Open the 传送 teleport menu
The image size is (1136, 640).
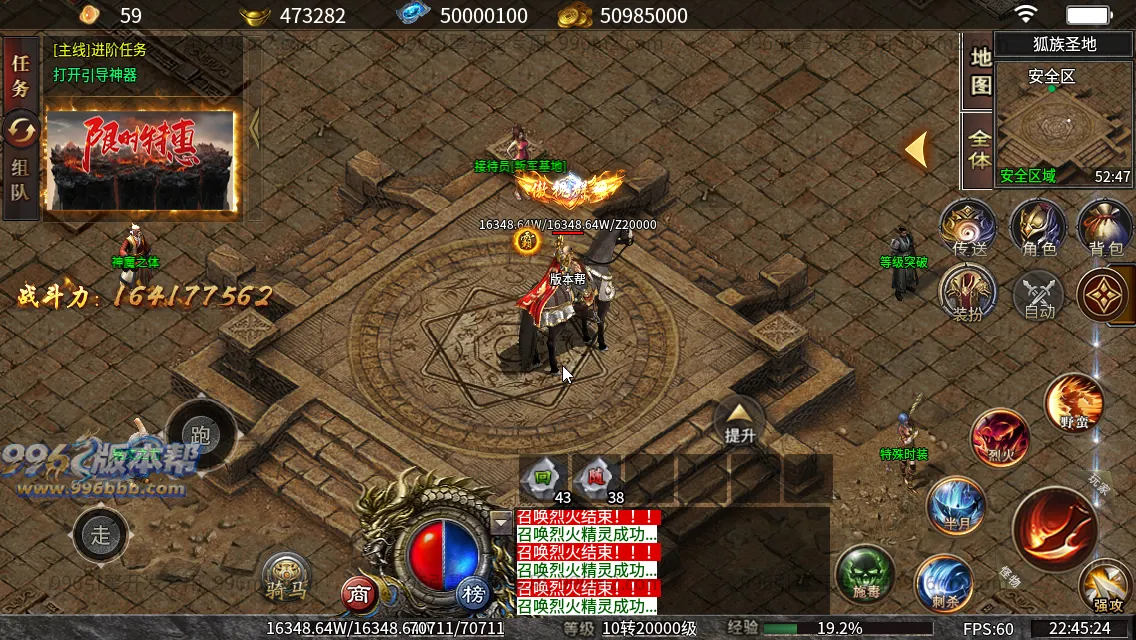pos(968,228)
